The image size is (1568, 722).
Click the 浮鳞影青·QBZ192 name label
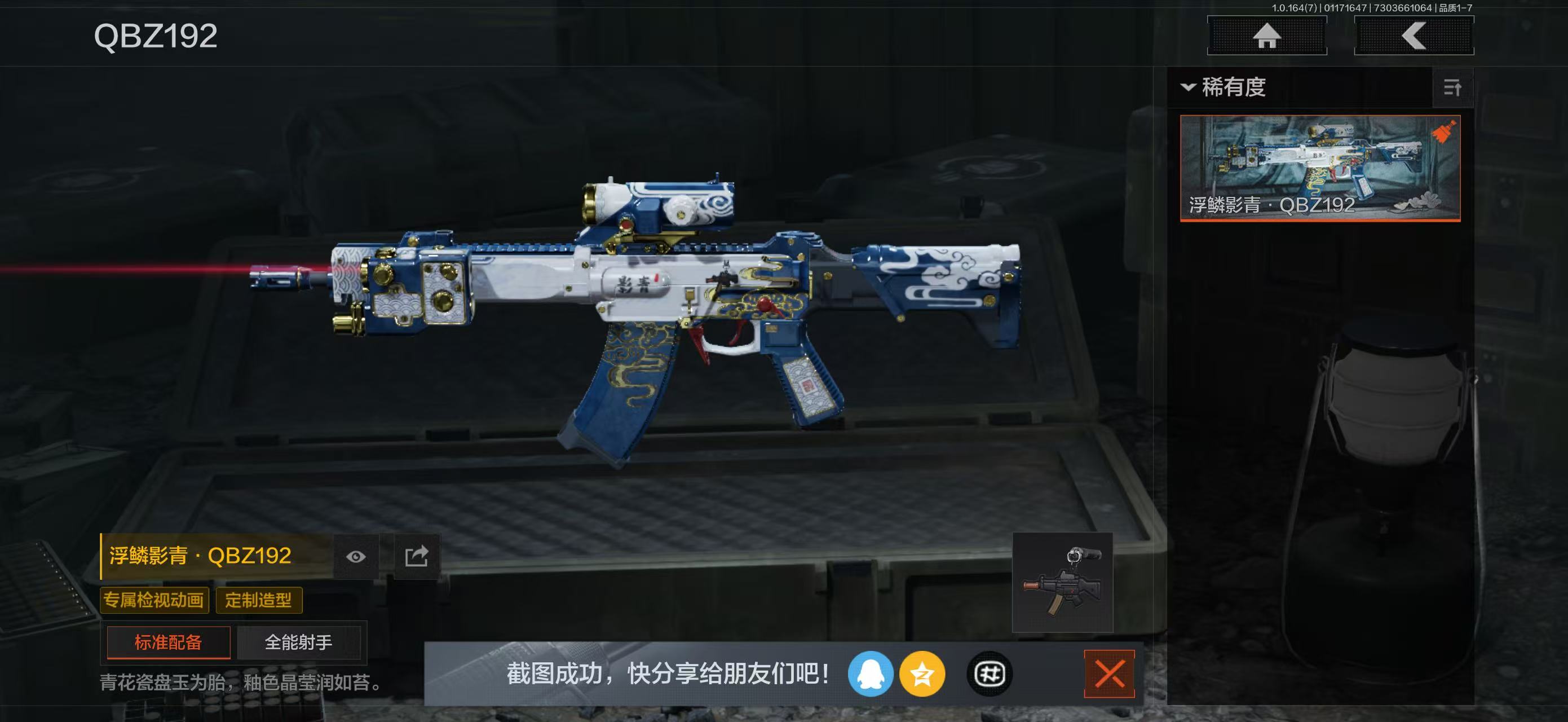coord(201,556)
